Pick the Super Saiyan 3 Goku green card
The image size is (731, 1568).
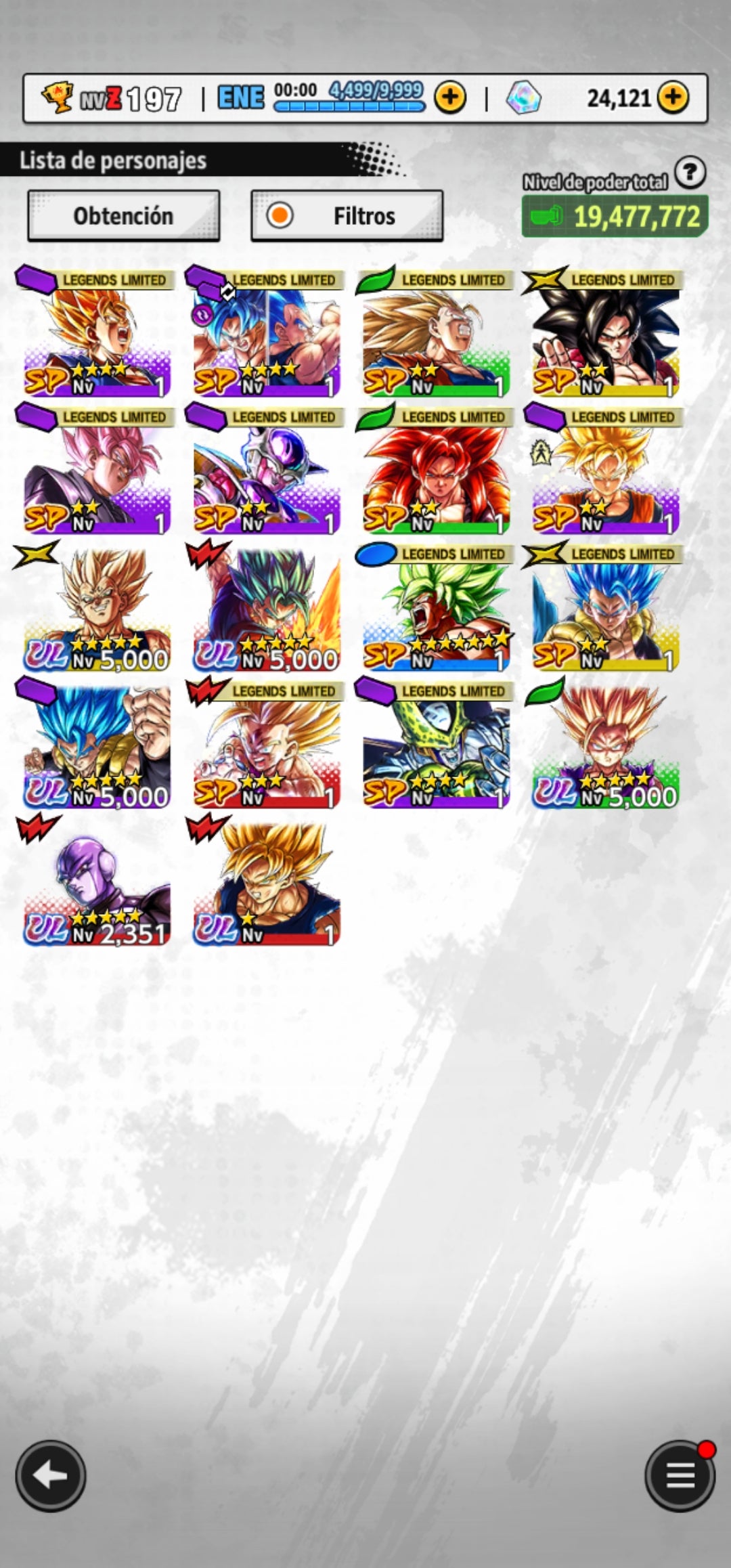coord(436,335)
